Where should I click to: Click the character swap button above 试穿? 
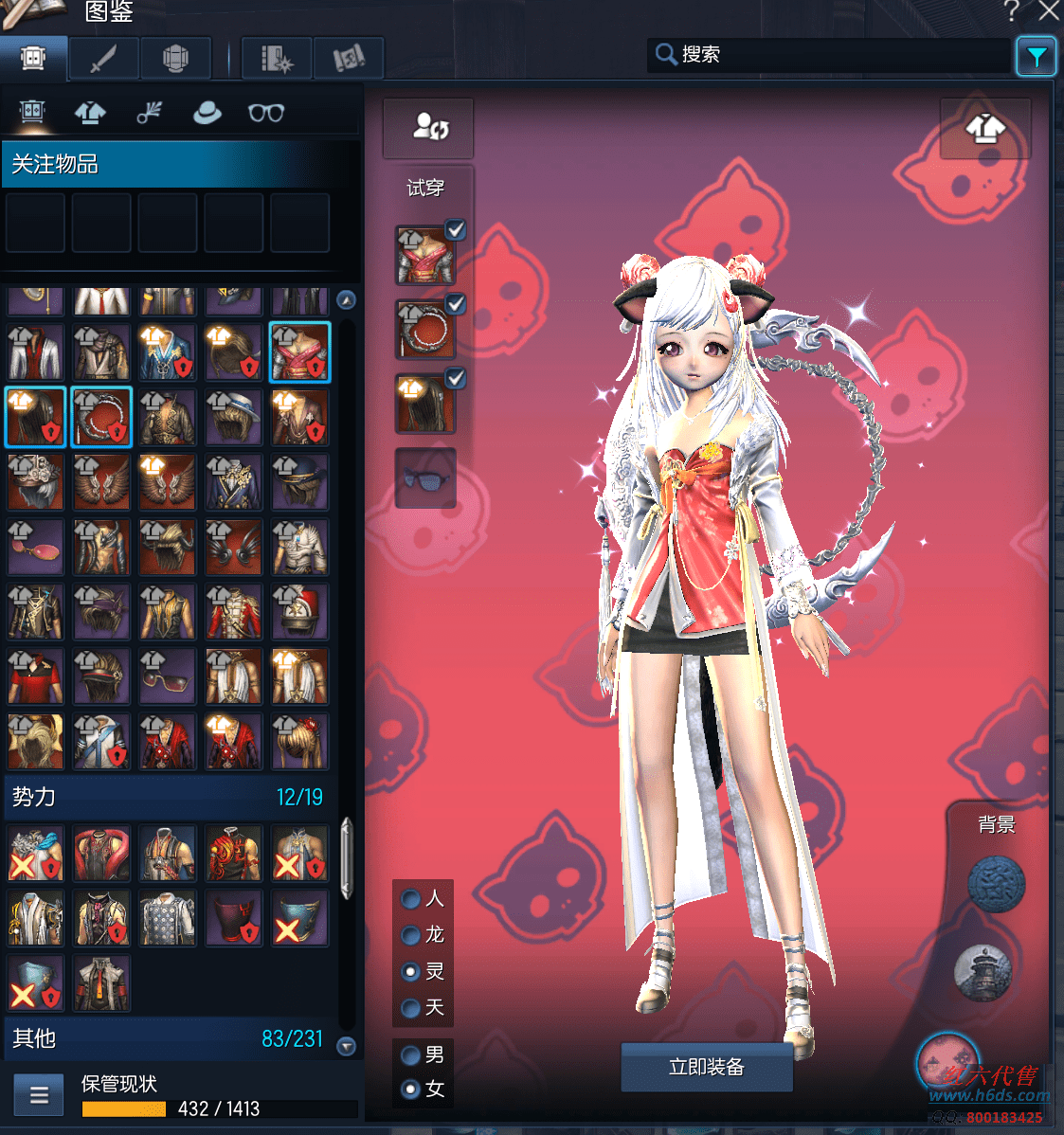tap(428, 128)
